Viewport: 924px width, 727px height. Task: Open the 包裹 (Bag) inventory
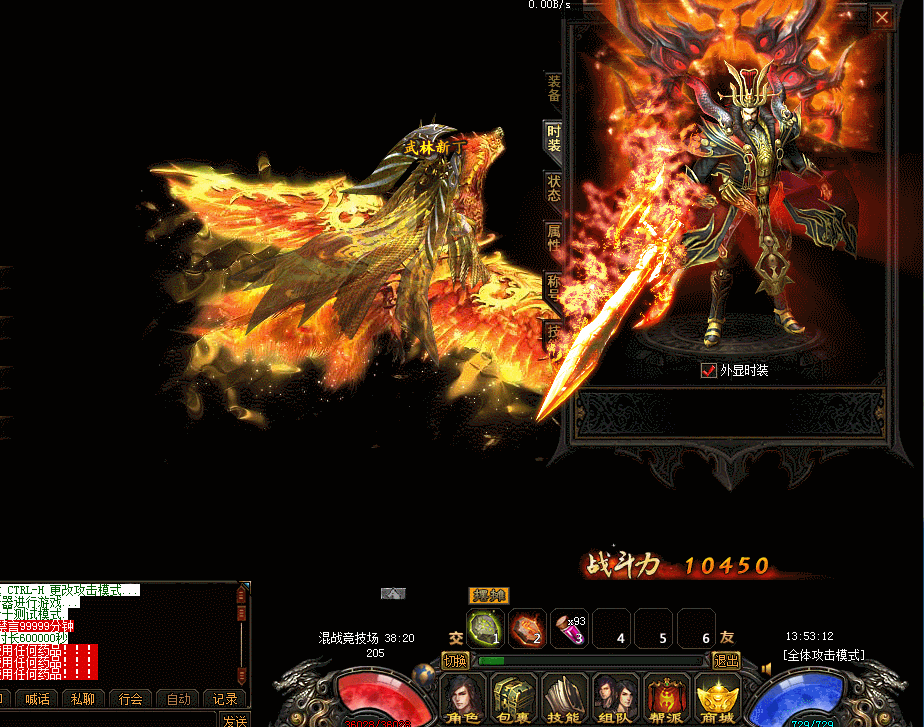click(513, 697)
